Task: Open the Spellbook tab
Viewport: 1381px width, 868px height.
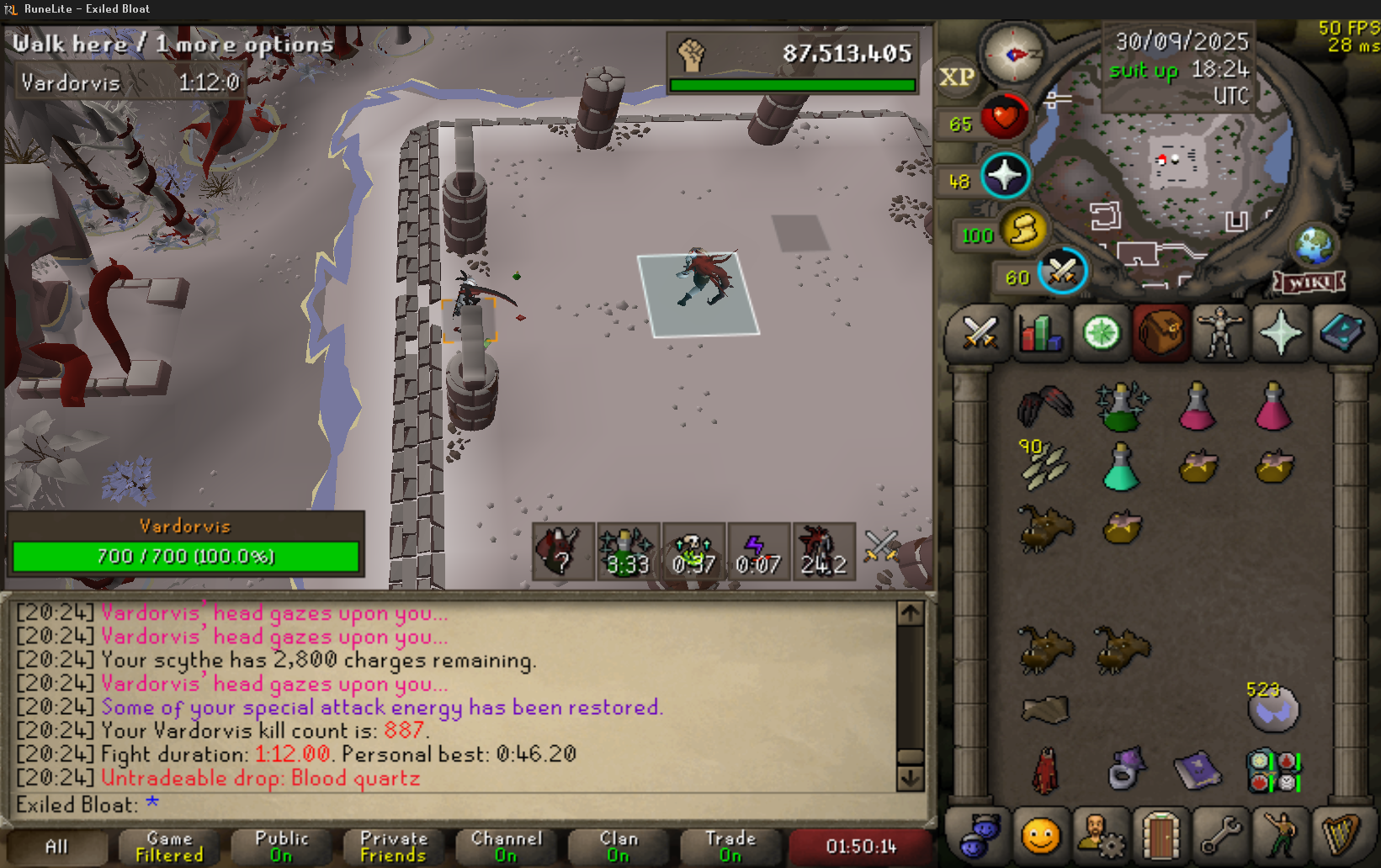Action: 1341,333
